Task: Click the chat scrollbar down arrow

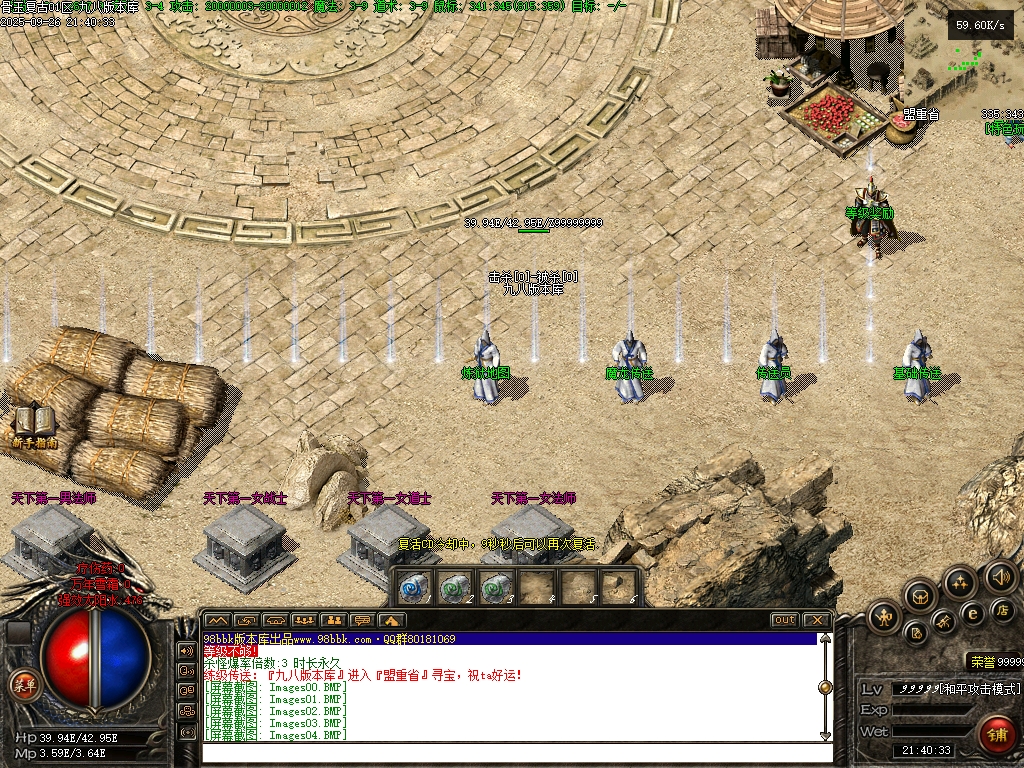Action: 825,735
